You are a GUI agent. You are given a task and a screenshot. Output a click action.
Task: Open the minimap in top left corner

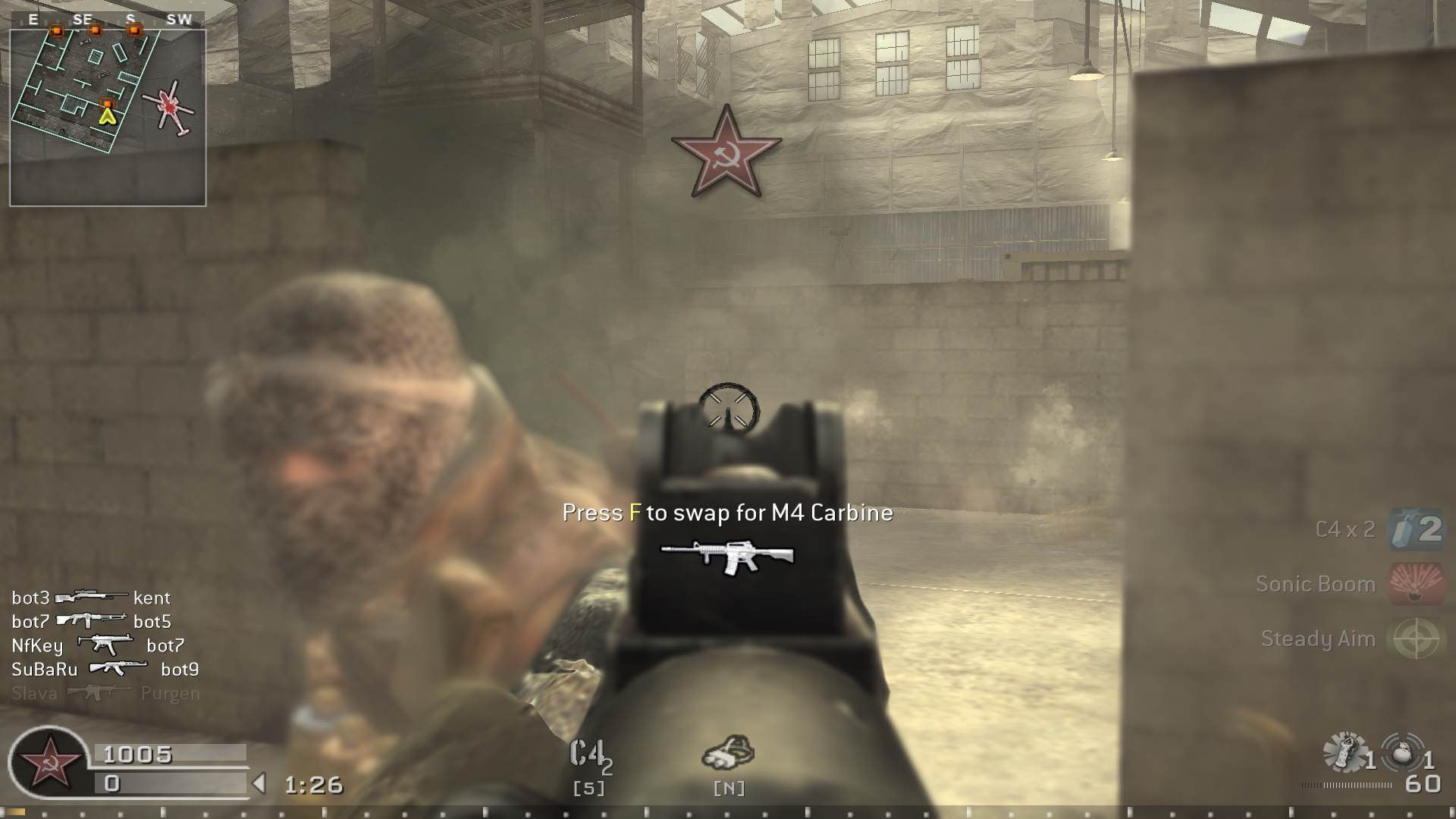coord(108,112)
